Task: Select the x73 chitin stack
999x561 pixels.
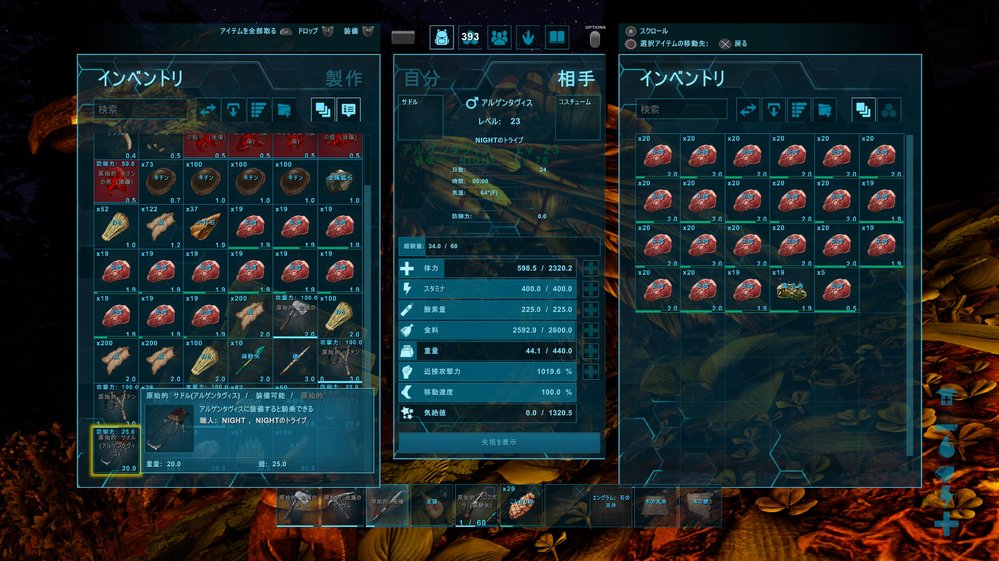Action: [162, 180]
